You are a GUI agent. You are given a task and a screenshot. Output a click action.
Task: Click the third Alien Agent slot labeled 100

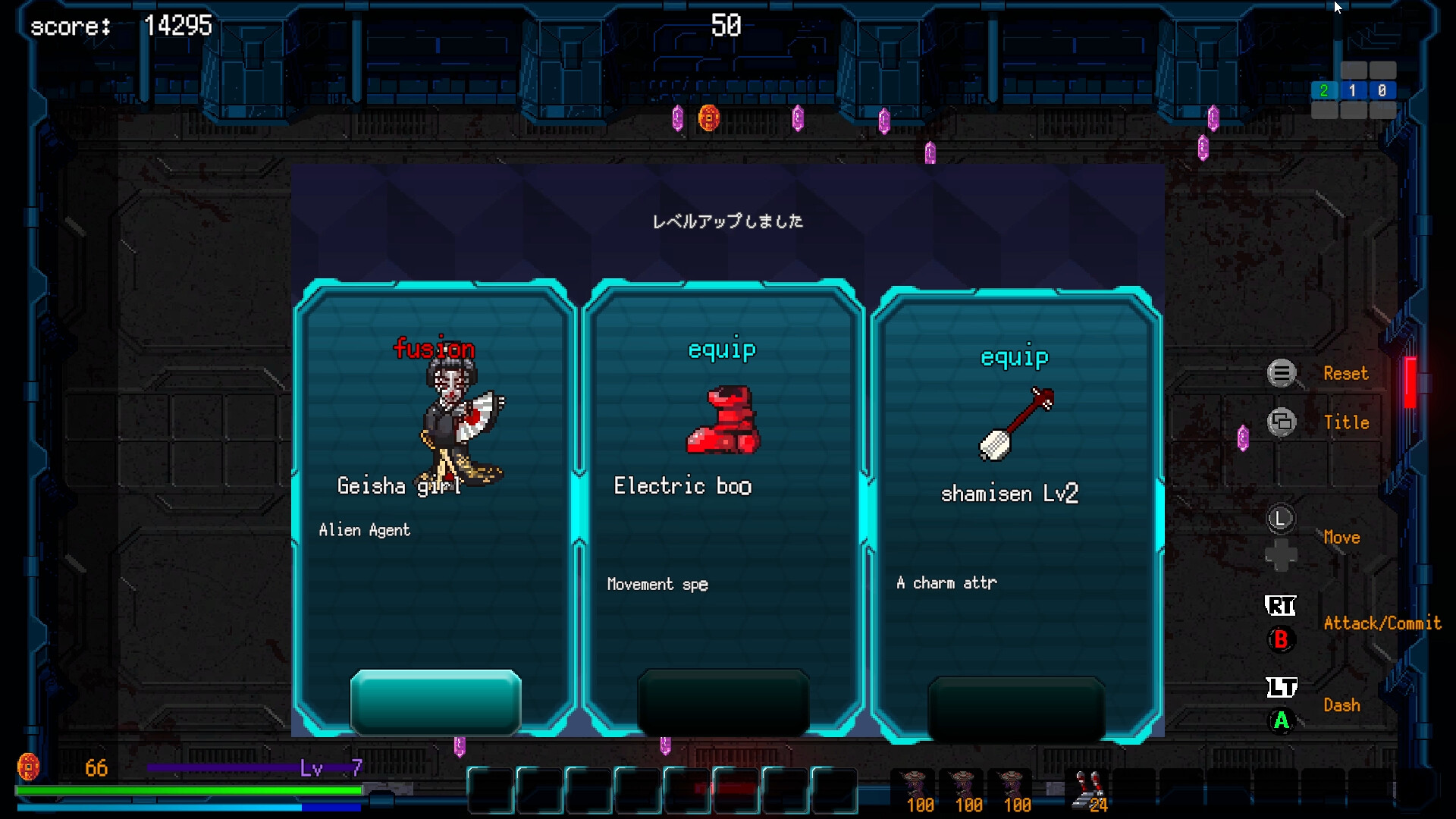(1013, 789)
